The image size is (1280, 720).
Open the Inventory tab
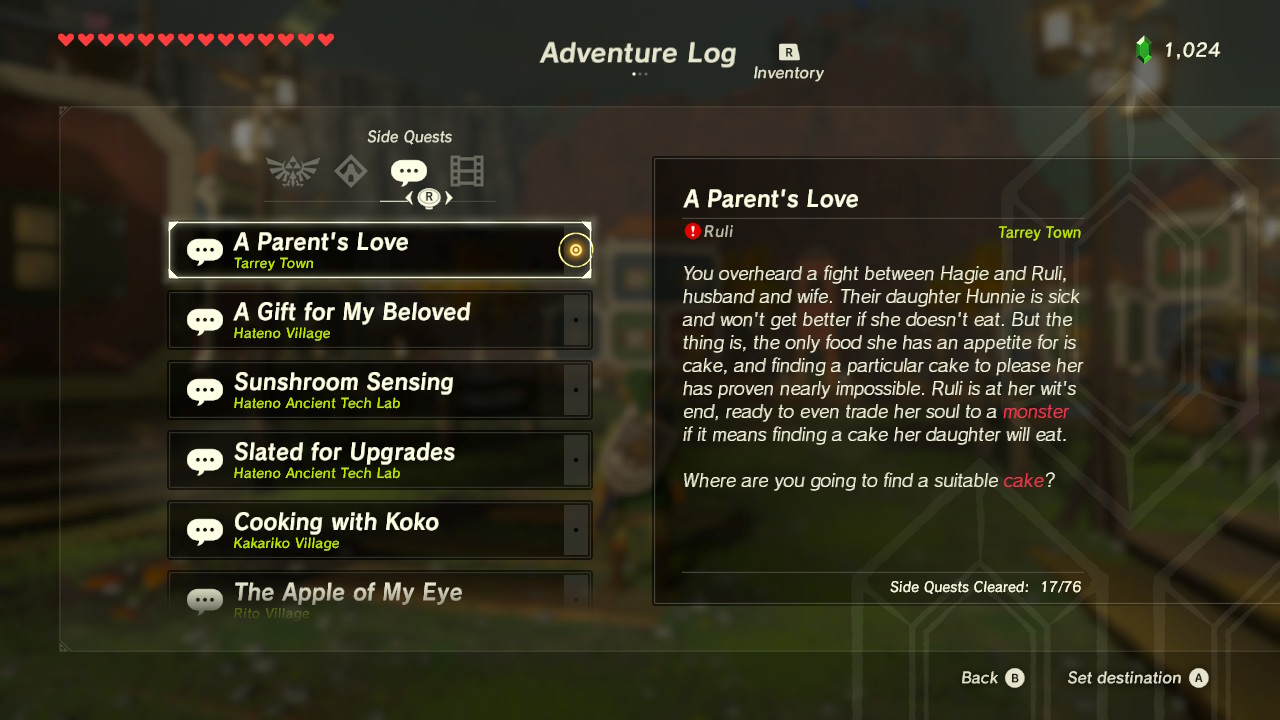coord(789,72)
